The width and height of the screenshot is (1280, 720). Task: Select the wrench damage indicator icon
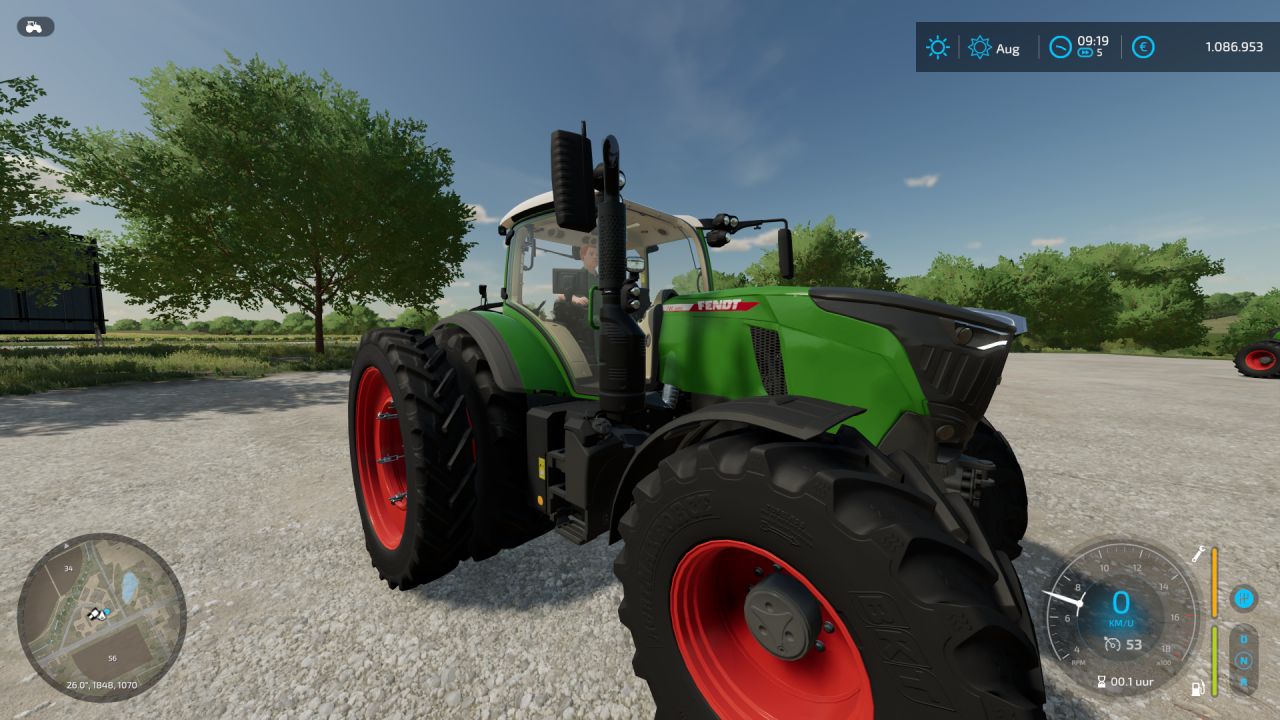1198,554
